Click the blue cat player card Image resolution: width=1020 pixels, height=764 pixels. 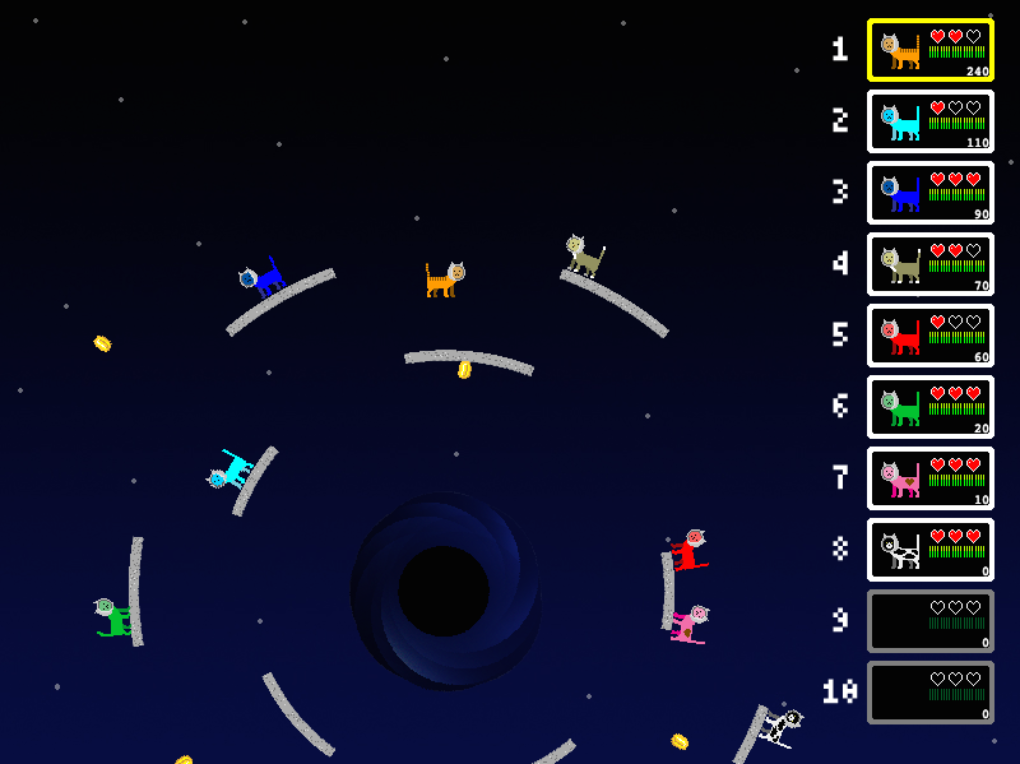(x=930, y=192)
